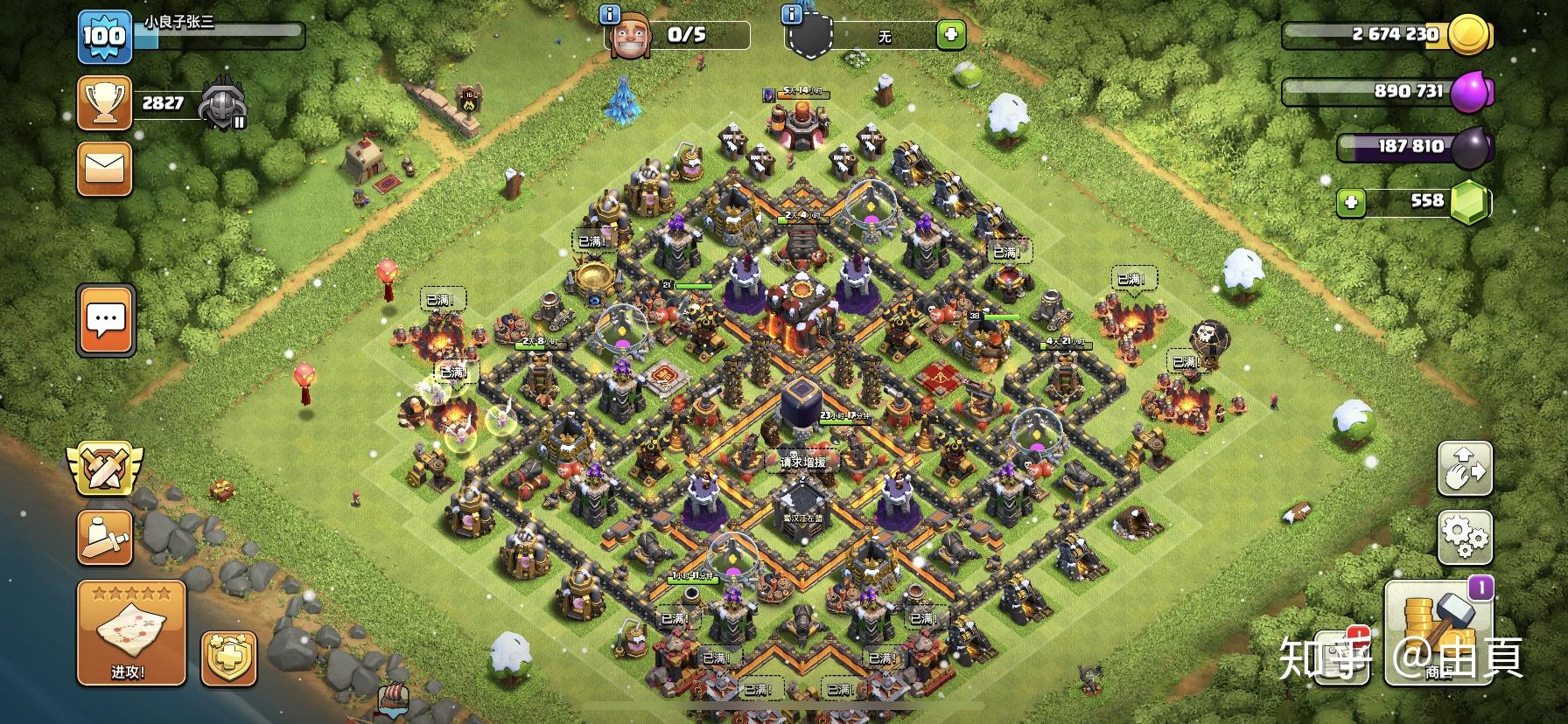Open player profile from level 100 badge
The image size is (1568, 724).
(x=104, y=37)
